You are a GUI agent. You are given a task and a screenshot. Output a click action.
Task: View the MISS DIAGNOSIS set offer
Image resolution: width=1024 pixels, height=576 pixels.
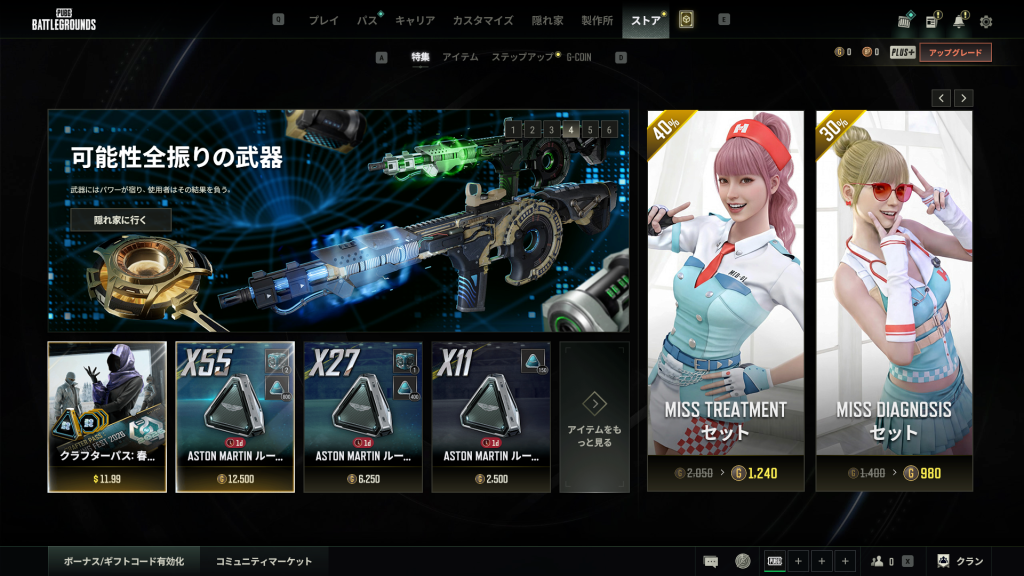tap(894, 300)
